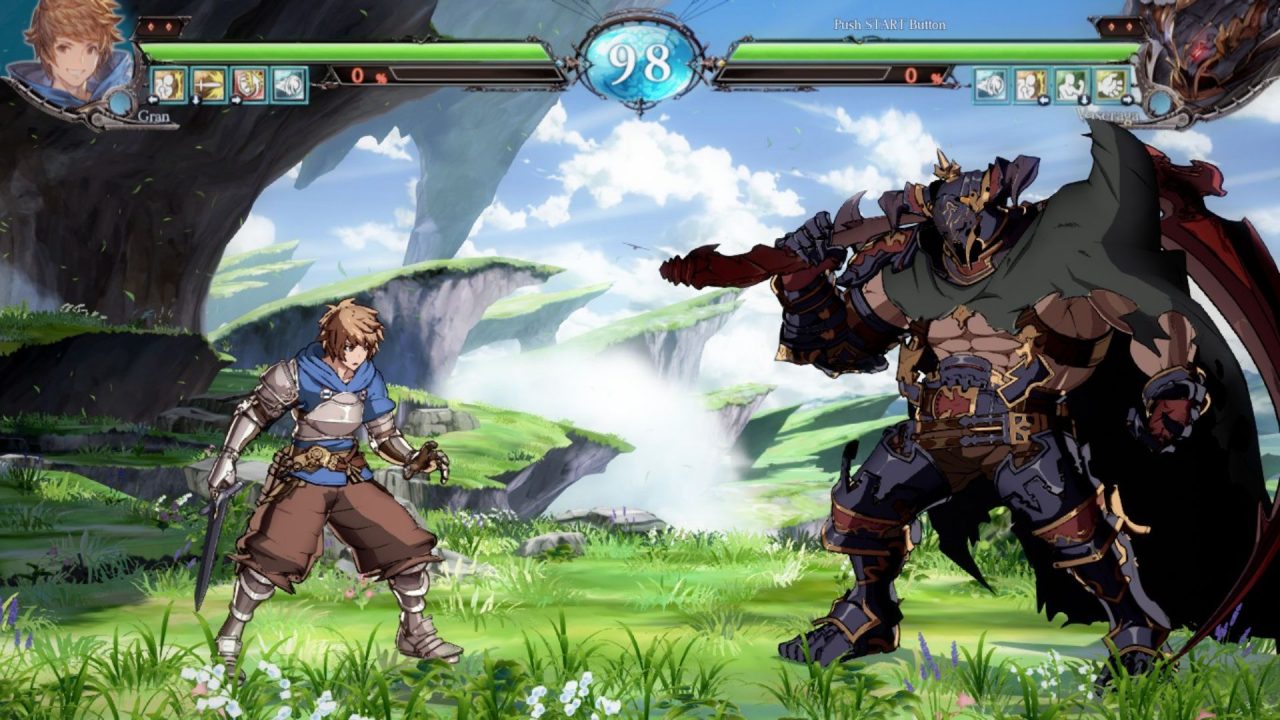Select the right-arrow badge on Gran's shield skill
This screenshot has height=720, width=1280.
[236, 101]
